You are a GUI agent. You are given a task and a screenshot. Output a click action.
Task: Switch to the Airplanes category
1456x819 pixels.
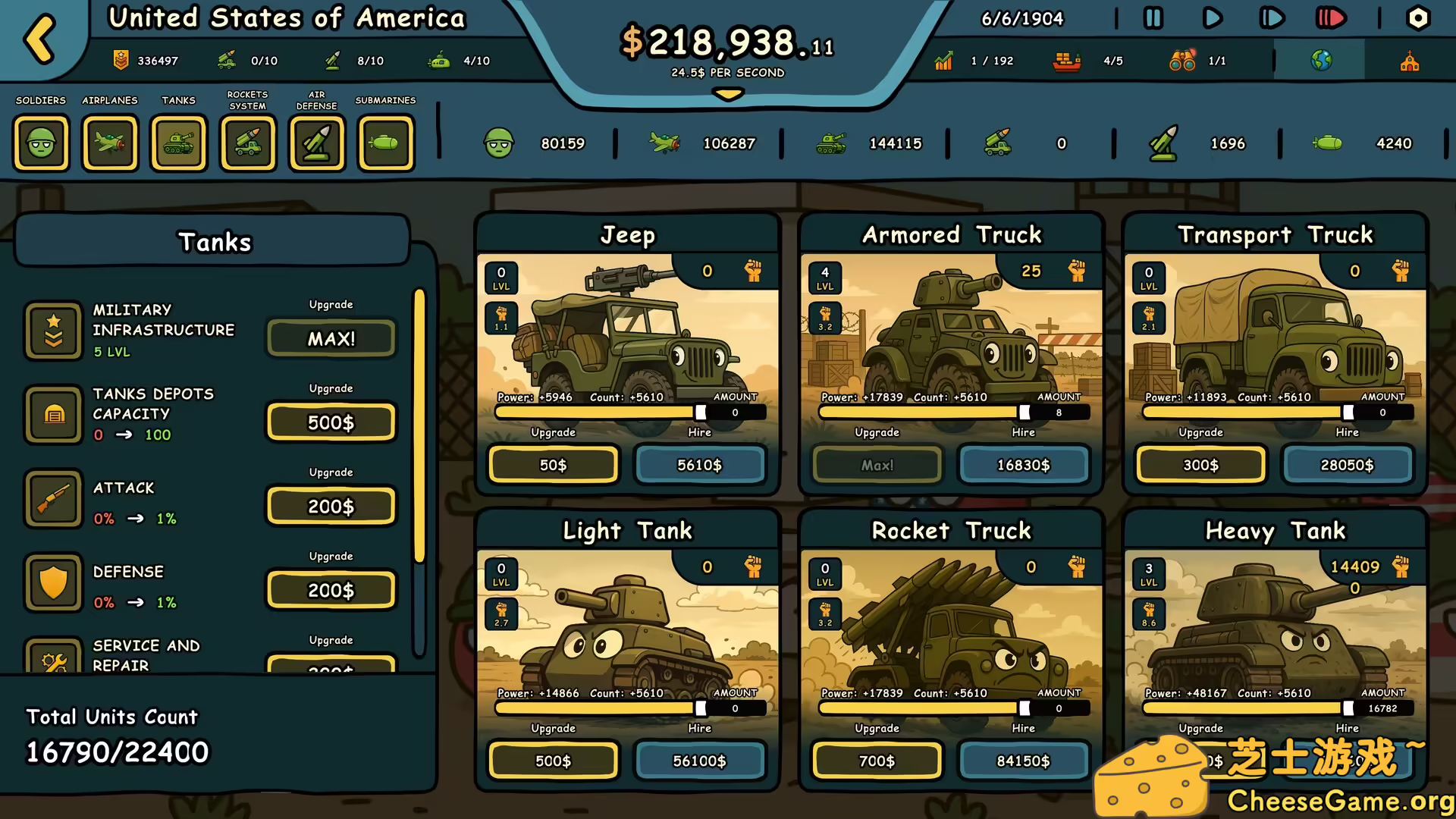click(x=110, y=143)
